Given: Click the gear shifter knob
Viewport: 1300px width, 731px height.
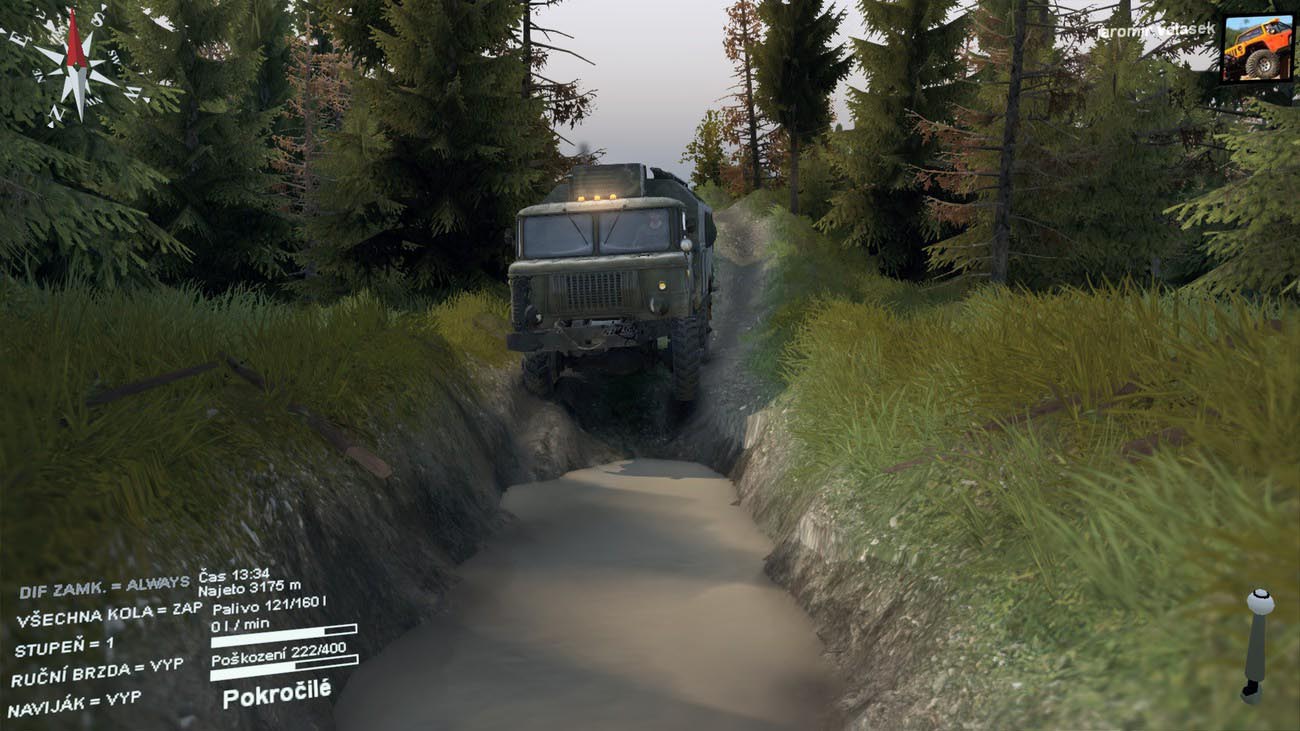Looking at the screenshot, I should 1260,602.
